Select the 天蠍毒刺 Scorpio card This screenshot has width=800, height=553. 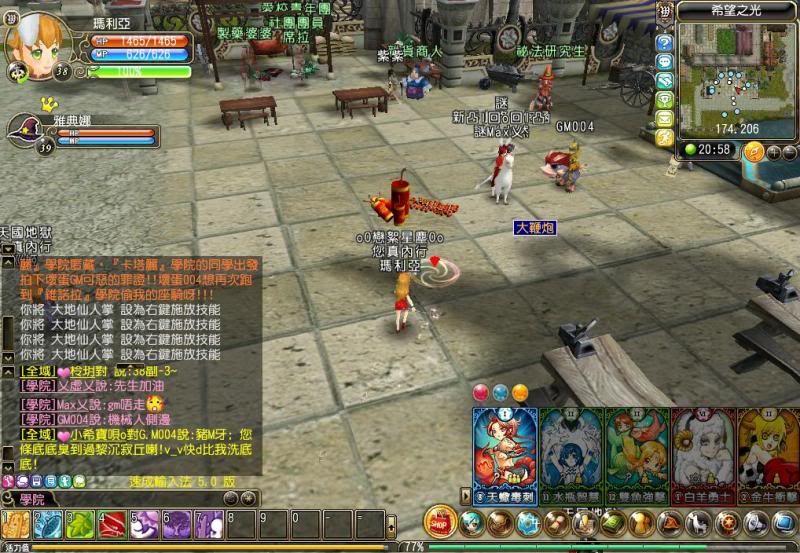(504, 455)
